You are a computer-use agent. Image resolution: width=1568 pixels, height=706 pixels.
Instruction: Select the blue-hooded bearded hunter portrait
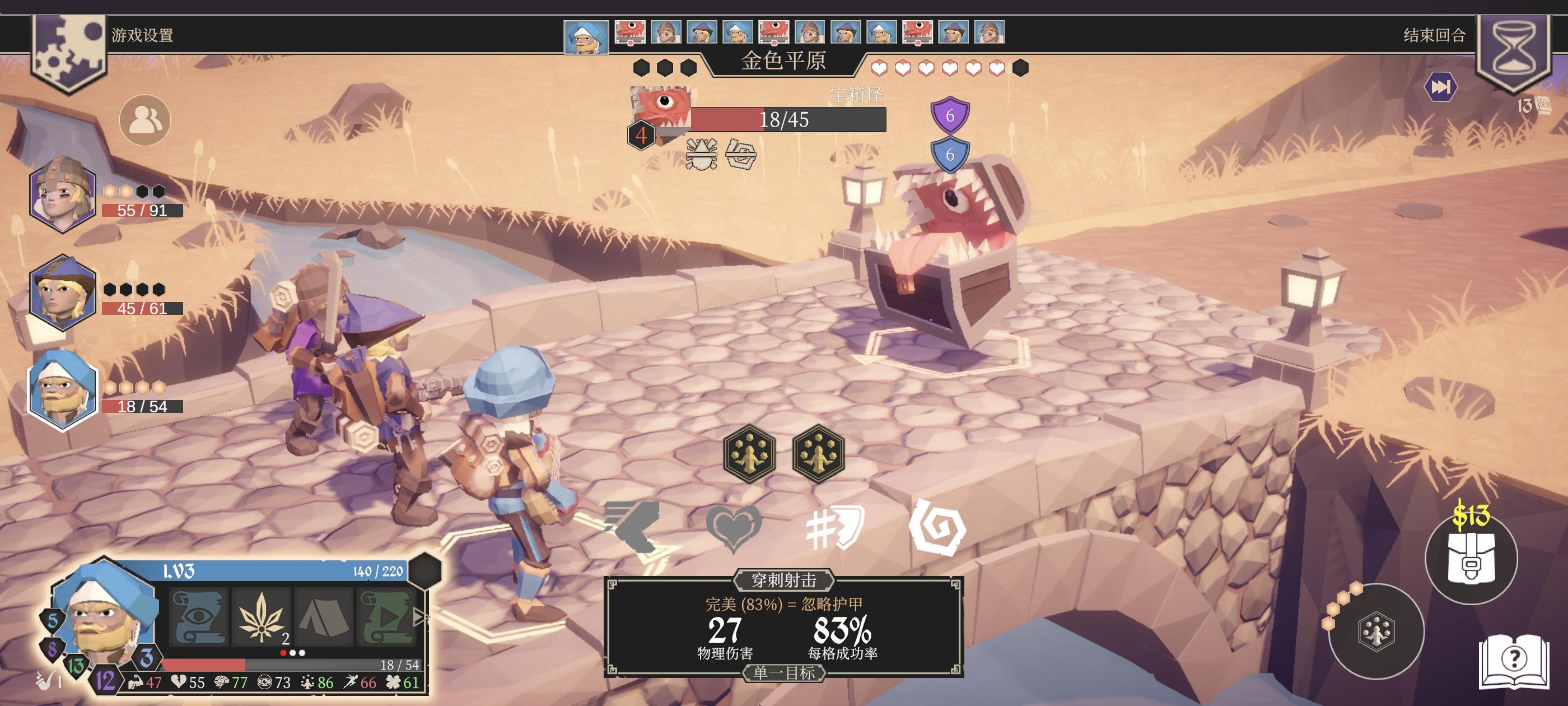point(63,390)
